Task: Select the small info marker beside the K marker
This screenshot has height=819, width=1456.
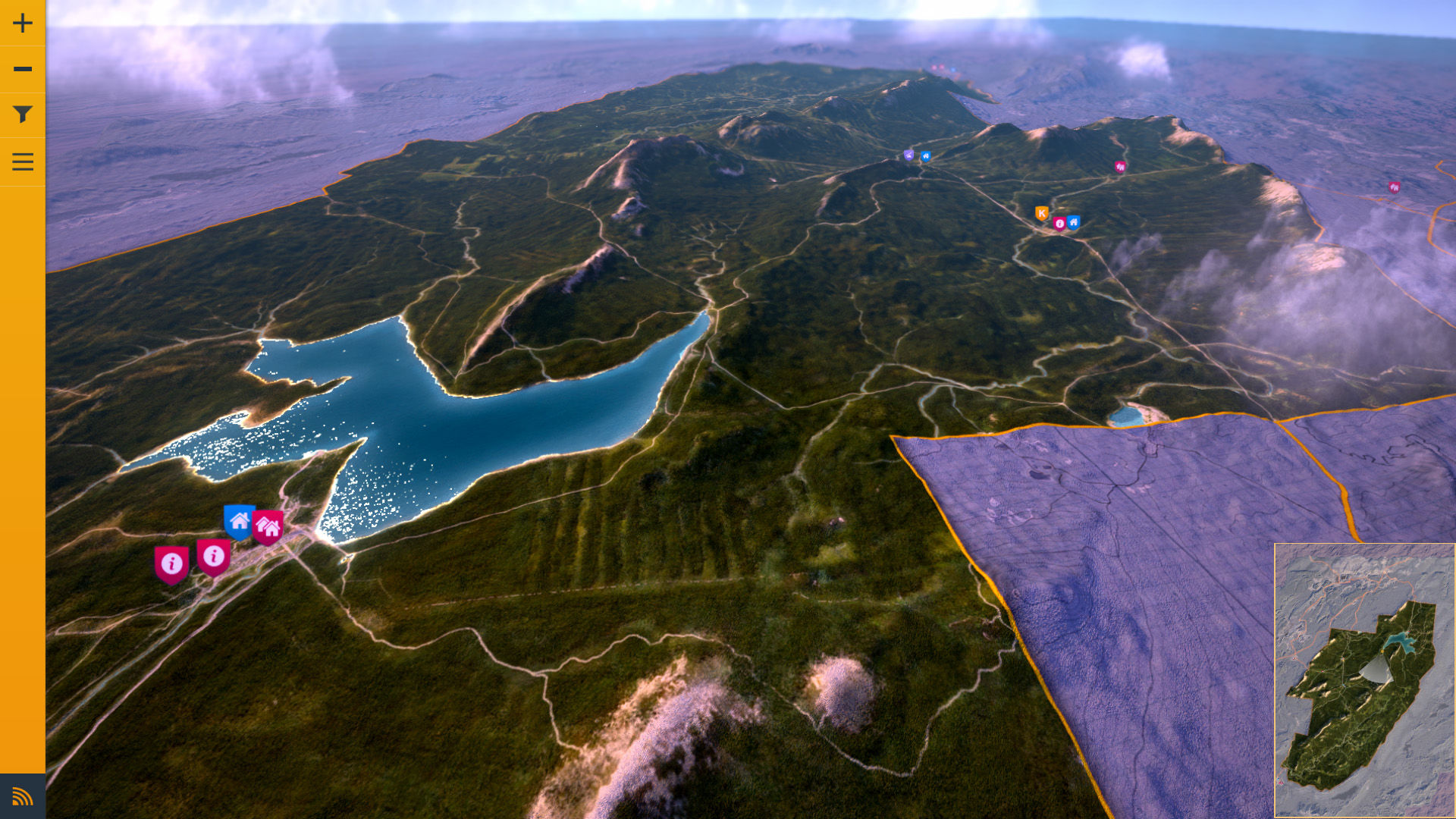Action: tap(1059, 223)
